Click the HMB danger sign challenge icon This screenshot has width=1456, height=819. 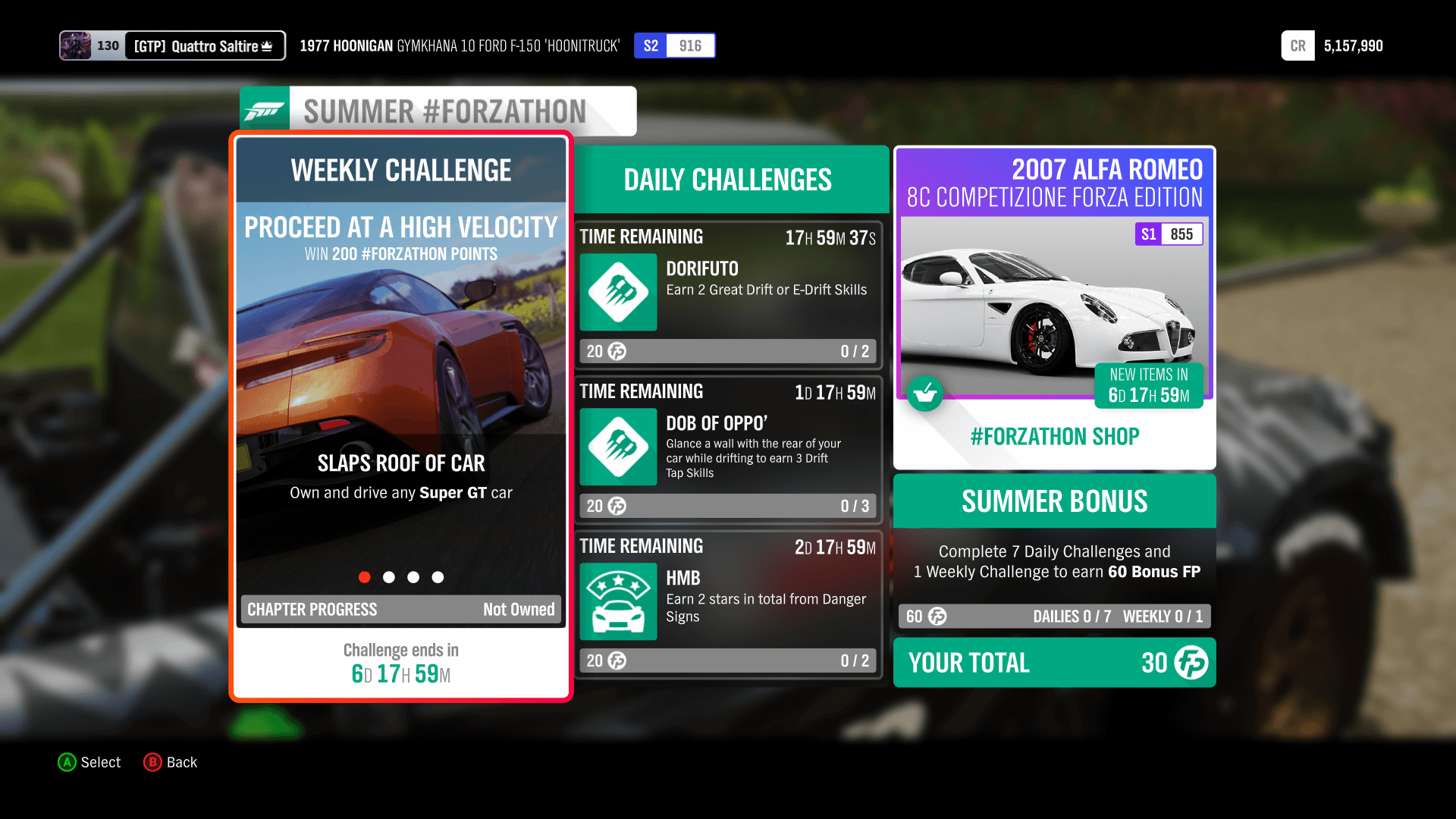(x=618, y=601)
